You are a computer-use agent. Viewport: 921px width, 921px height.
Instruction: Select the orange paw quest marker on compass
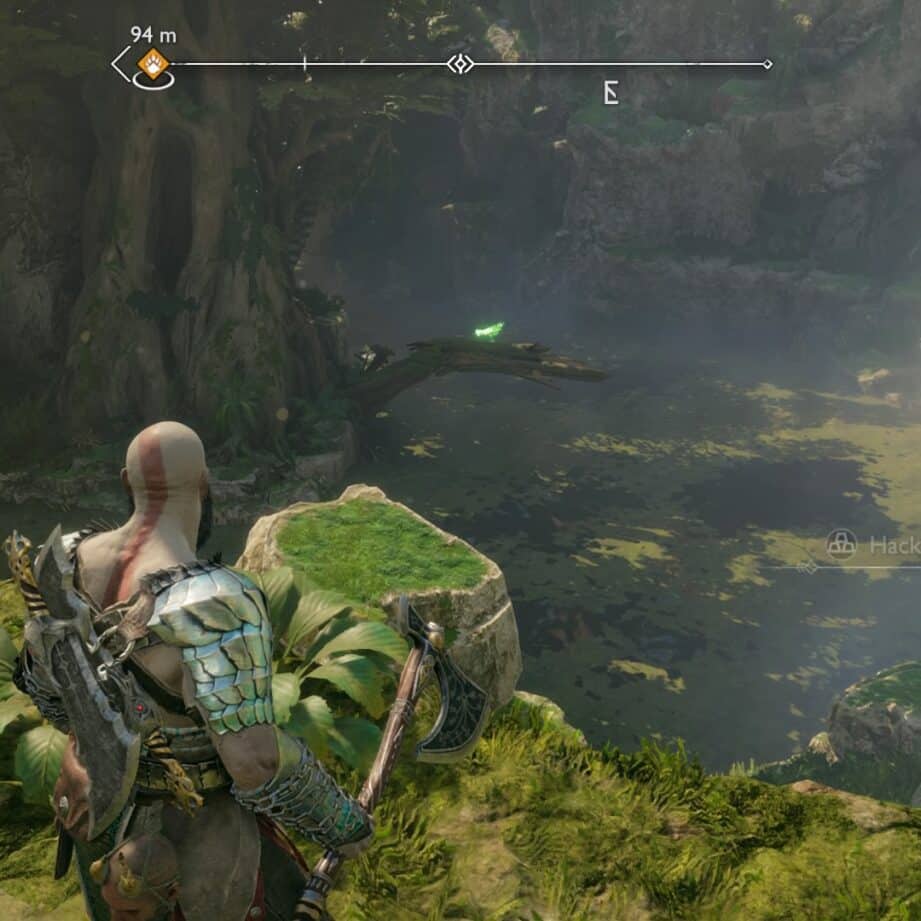pyautogui.click(x=153, y=64)
